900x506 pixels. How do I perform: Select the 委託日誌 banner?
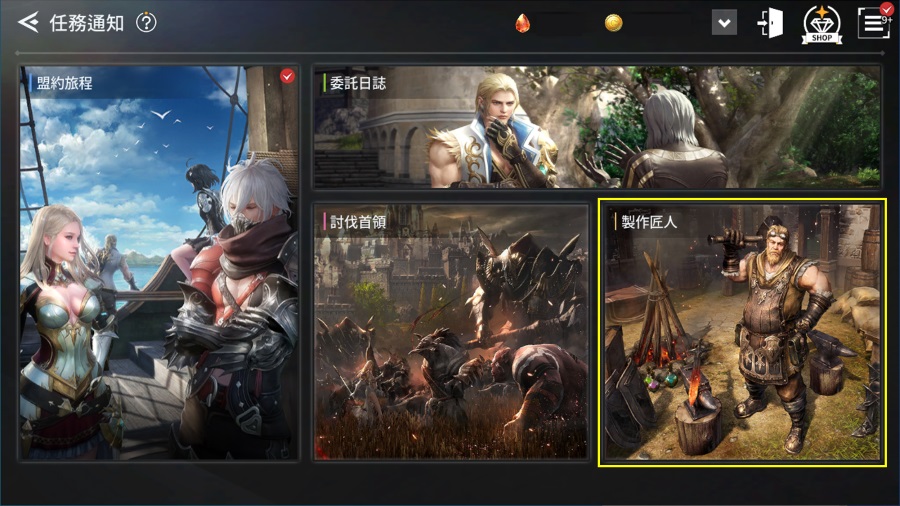tap(597, 127)
